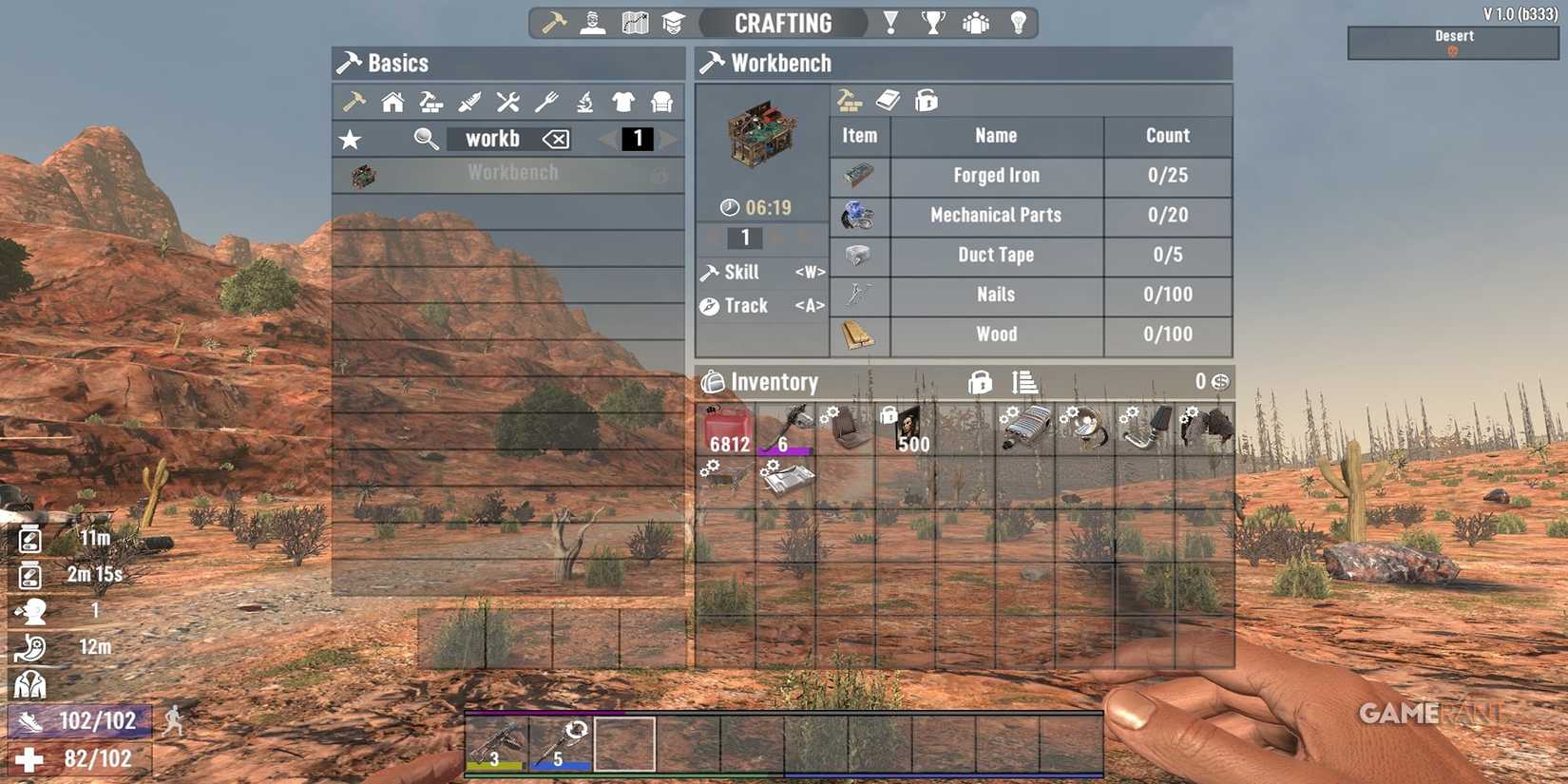Open the trophy challenges icon
The width and height of the screenshot is (1568, 784).
(x=933, y=21)
